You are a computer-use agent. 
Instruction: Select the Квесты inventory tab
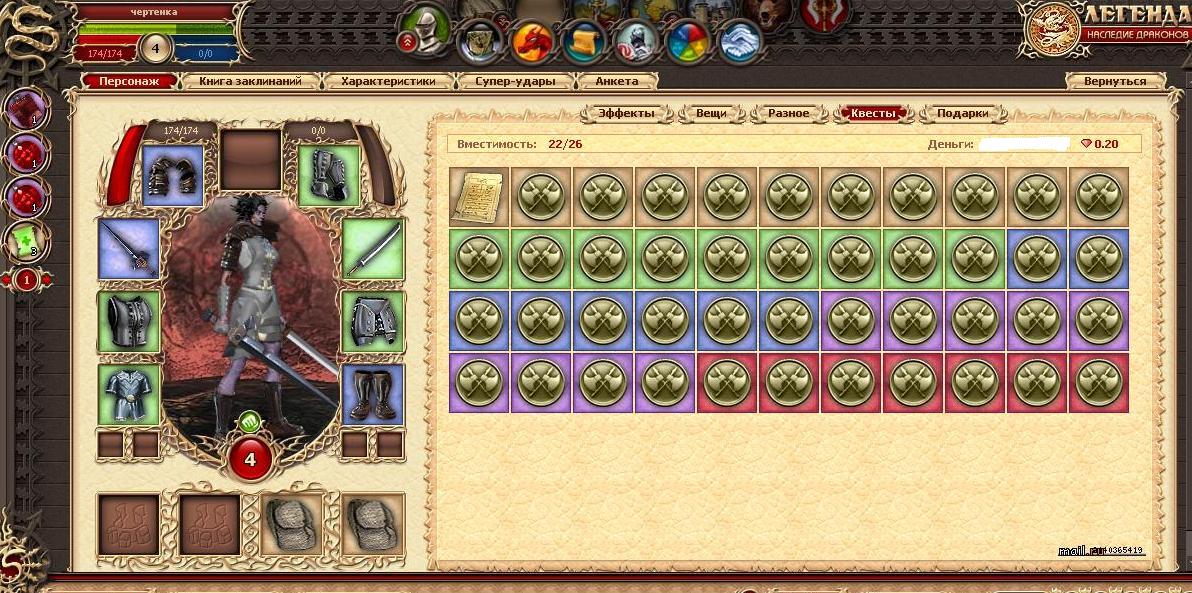point(873,113)
